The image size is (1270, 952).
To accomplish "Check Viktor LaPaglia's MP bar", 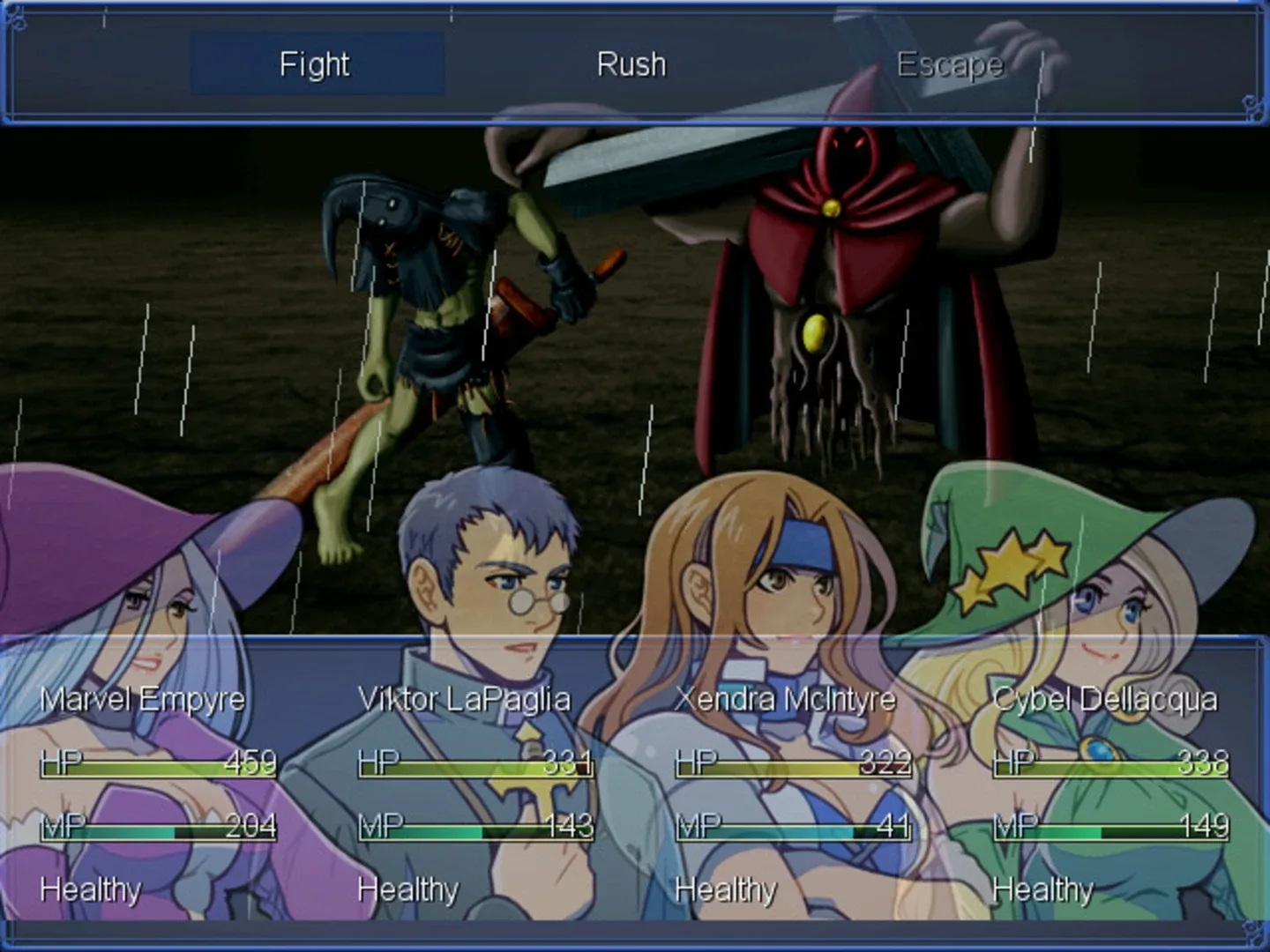I will pyautogui.click(x=474, y=829).
